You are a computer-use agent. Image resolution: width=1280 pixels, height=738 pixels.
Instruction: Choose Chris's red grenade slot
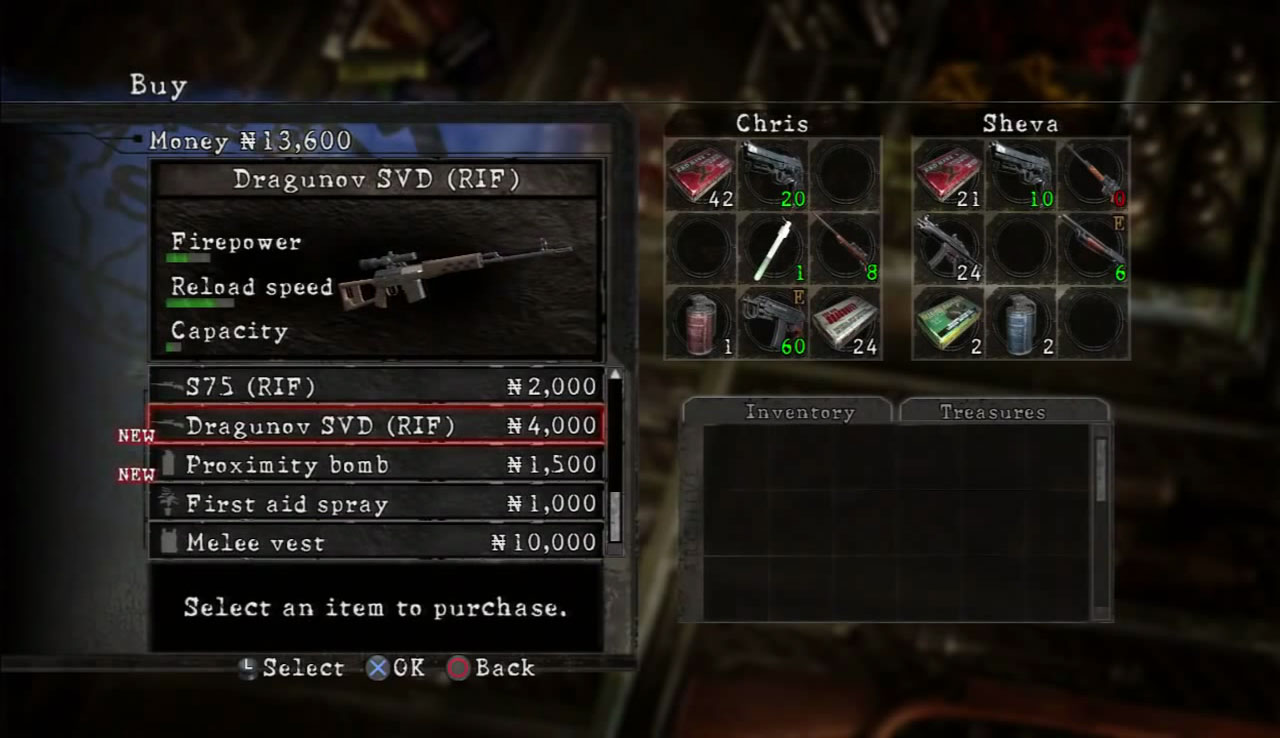(x=701, y=322)
